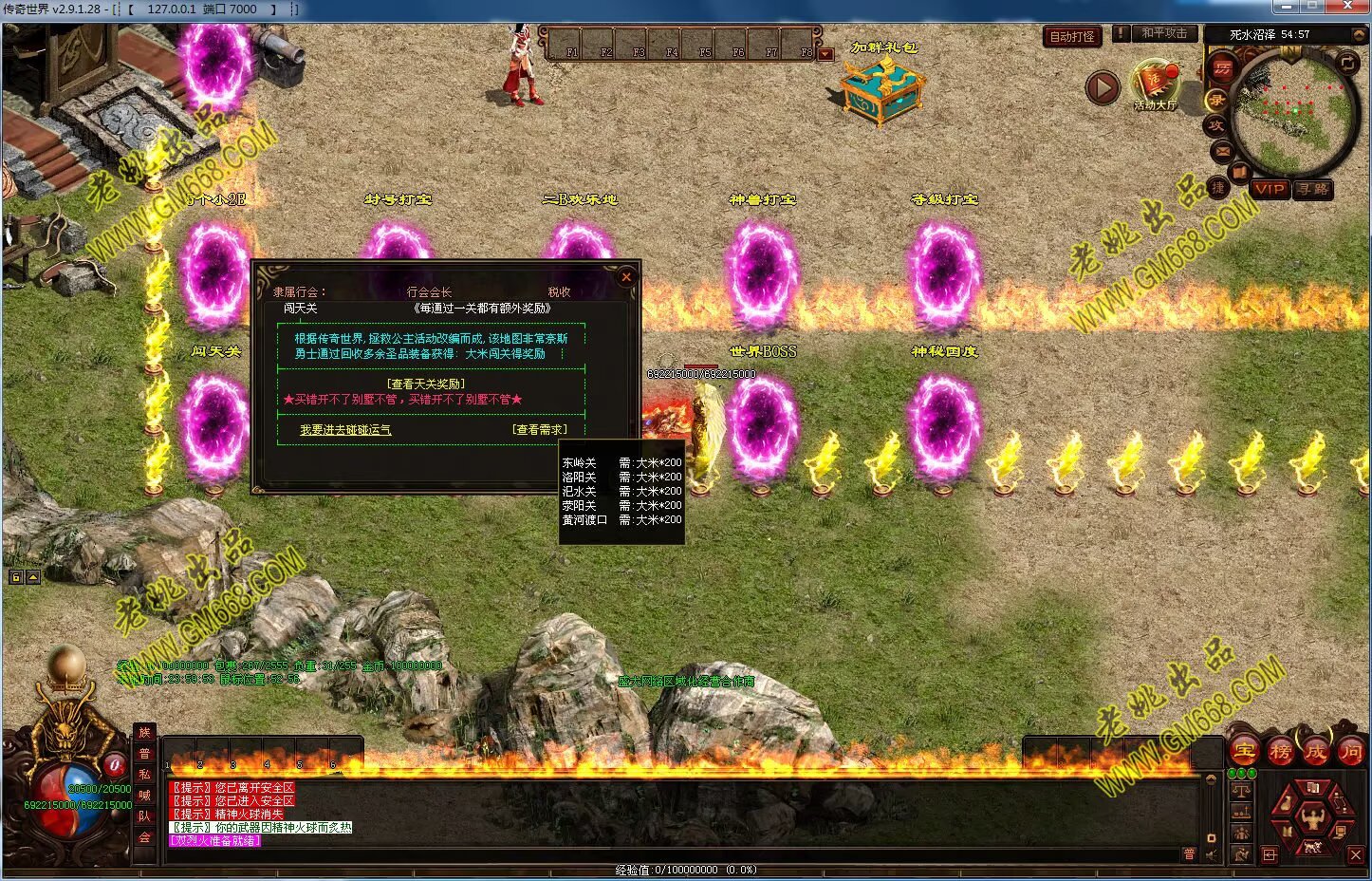Open the 成 achievements button
Image resolution: width=1372 pixels, height=881 pixels.
[1315, 752]
